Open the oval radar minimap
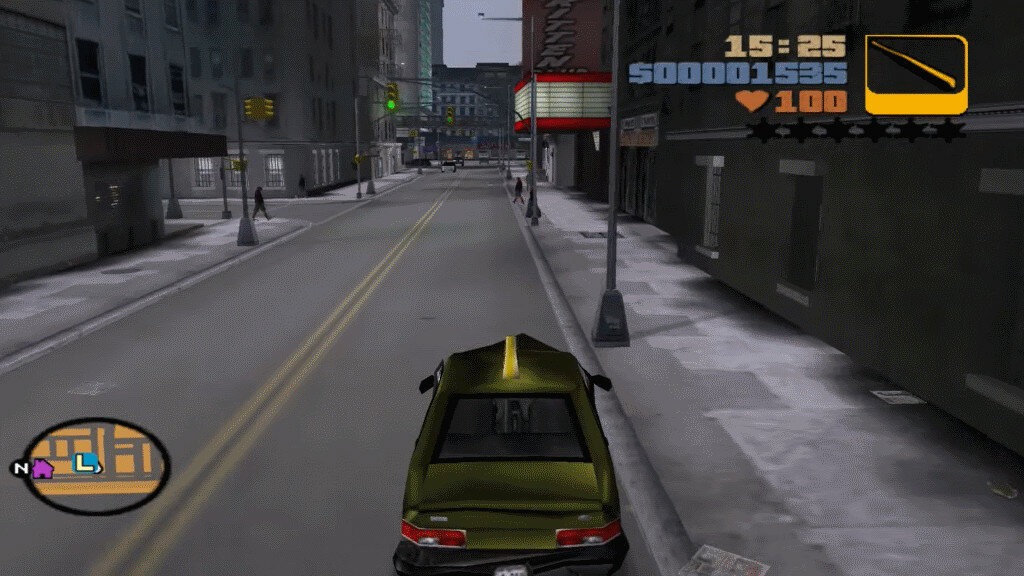Image resolution: width=1024 pixels, height=576 pixels. [x=97, y=466]
